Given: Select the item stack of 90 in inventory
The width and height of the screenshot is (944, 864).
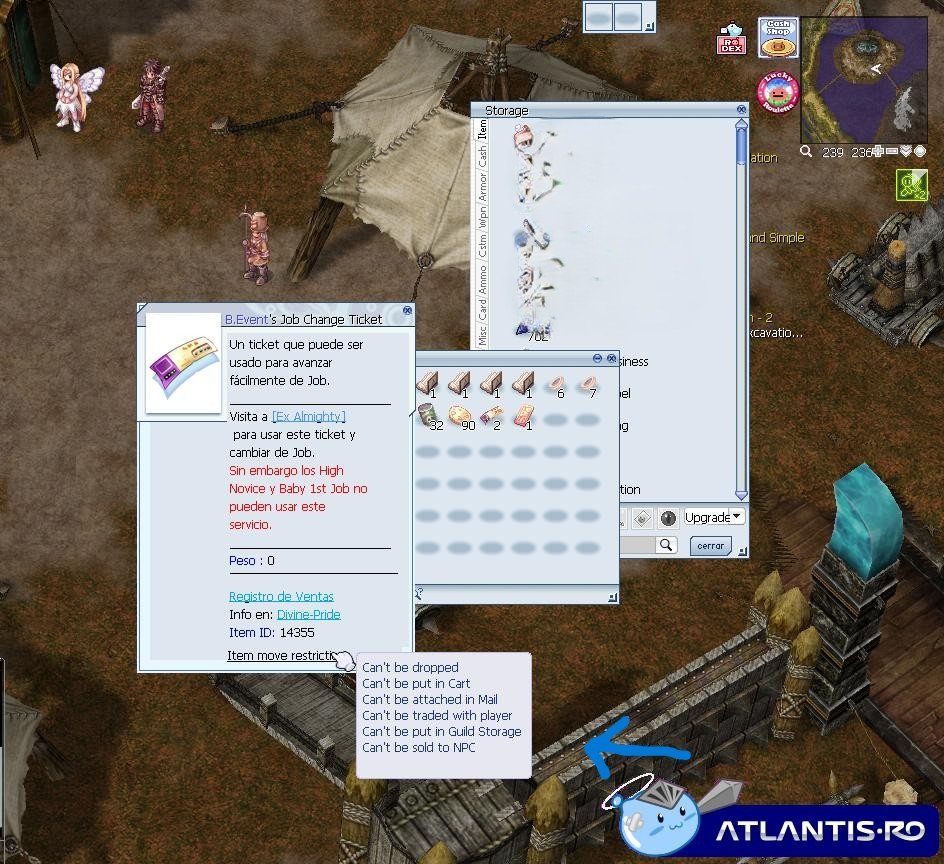Looking at the screenshot, I should pos(461,416).
